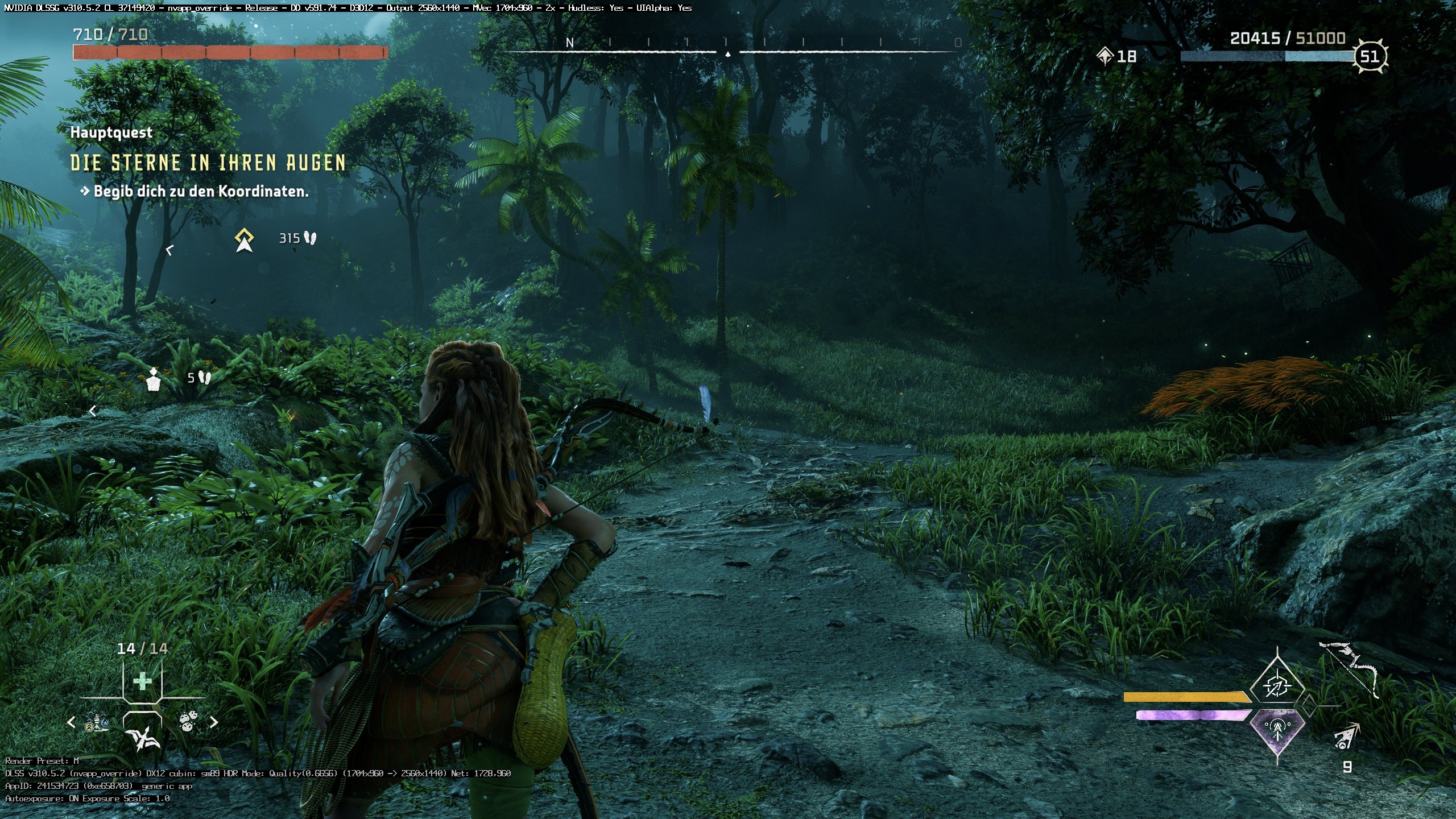Trigger the purple Valor Surge diamond

(x=1277, y=731)
